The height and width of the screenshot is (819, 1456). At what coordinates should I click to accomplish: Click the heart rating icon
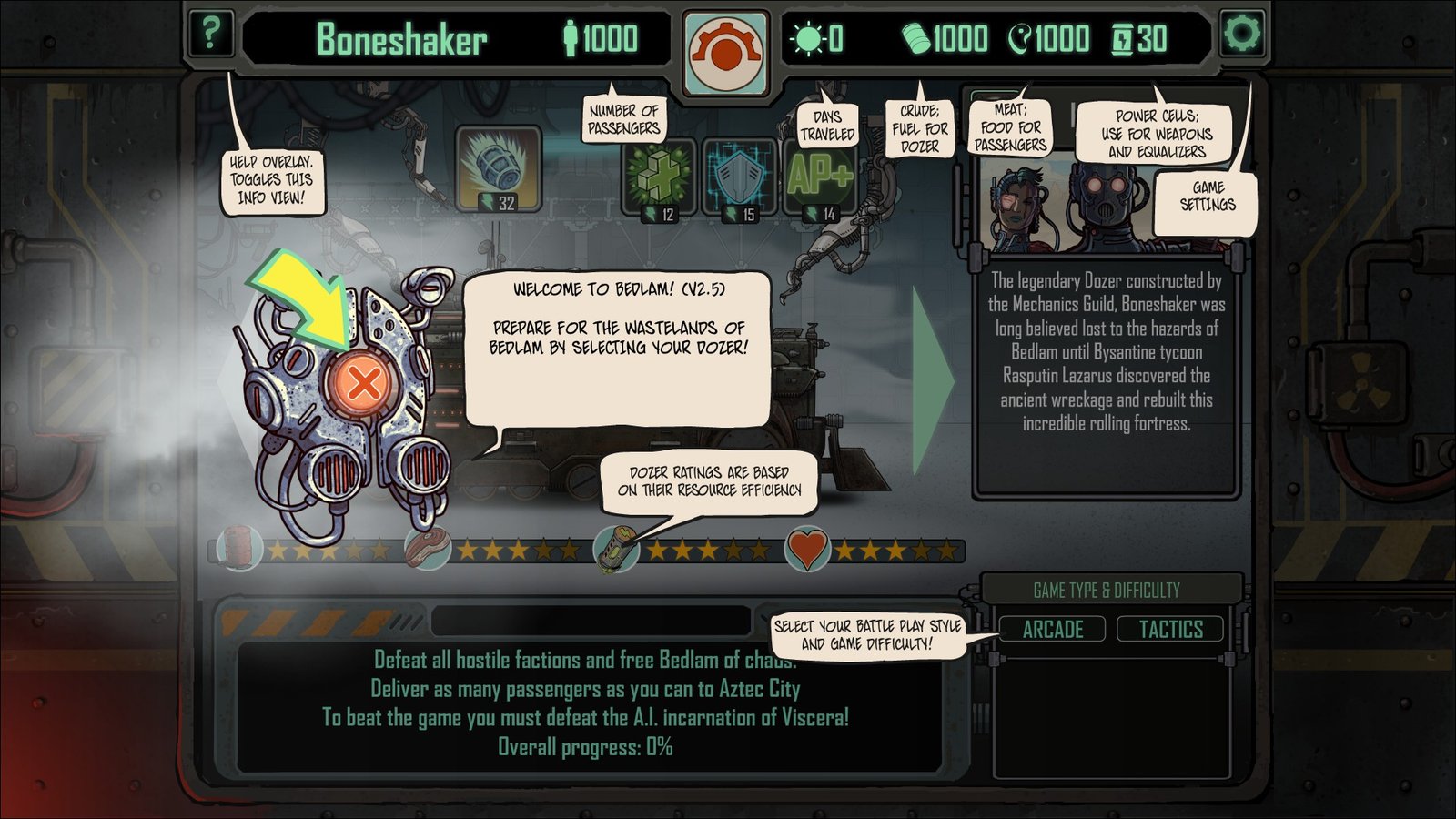(x=807, y=549)
